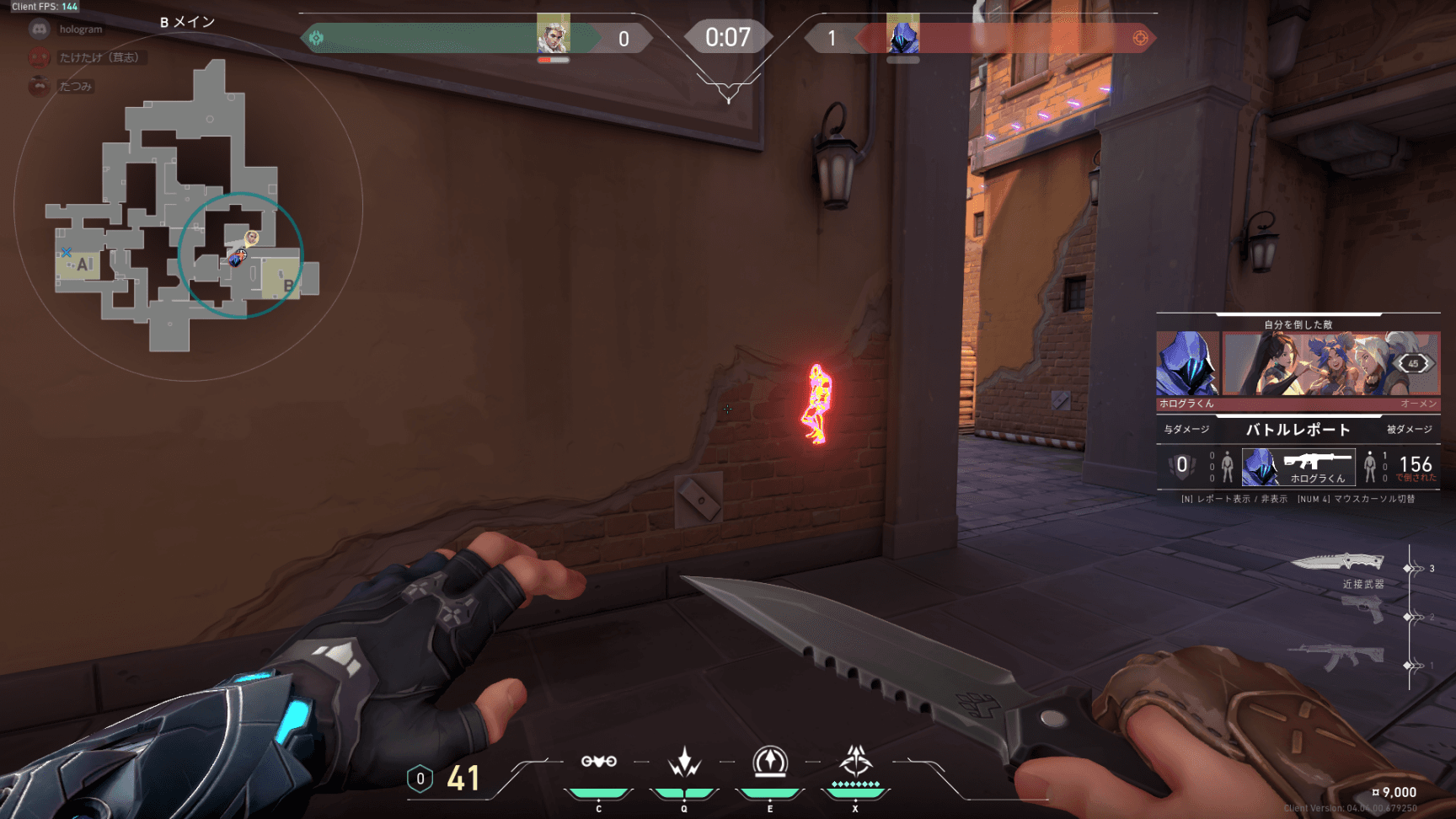
Task: Select the melee knife weapon slot
Action: click(1338, 563)
